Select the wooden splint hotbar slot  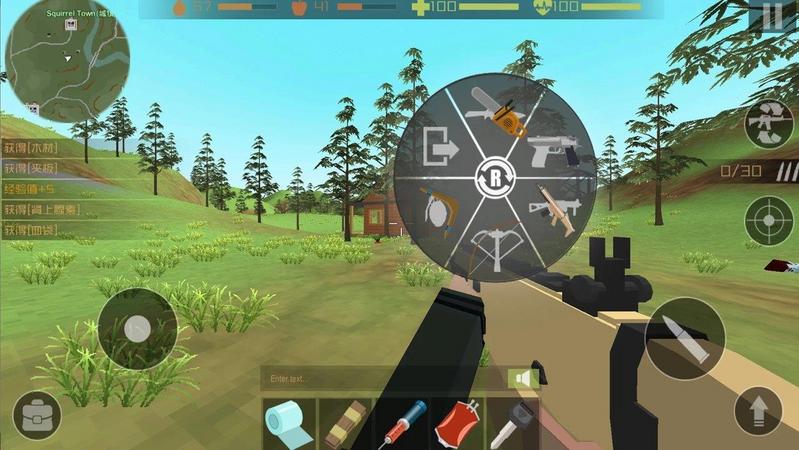click(x=345, y=424)
